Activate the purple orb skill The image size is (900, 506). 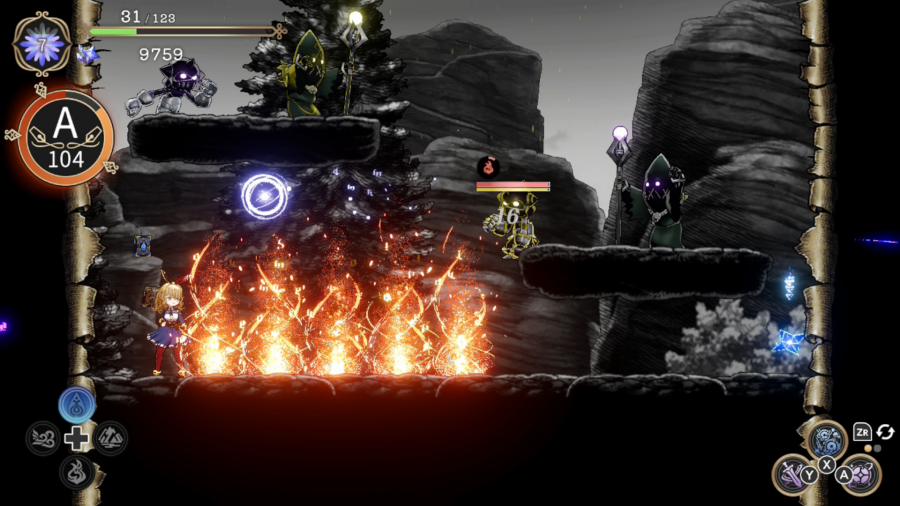860,473
